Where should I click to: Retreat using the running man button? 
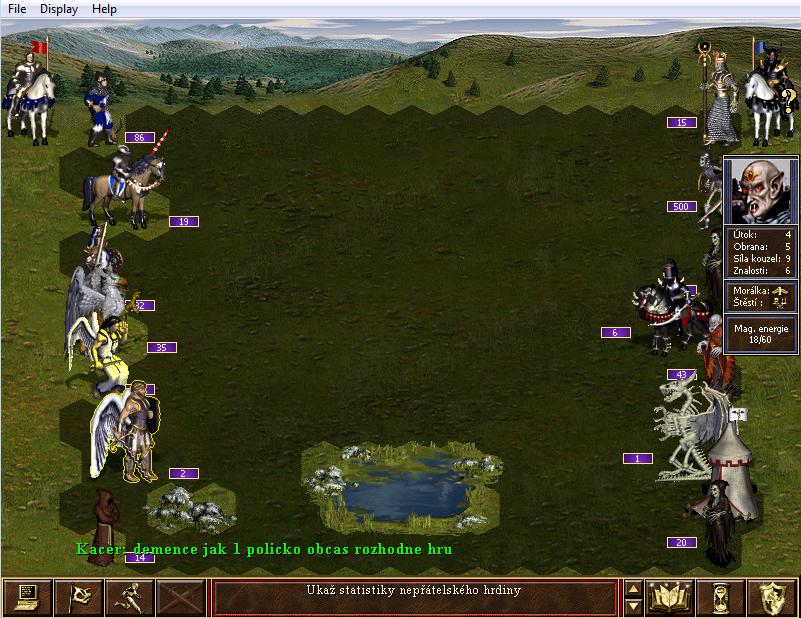(129, 598)
